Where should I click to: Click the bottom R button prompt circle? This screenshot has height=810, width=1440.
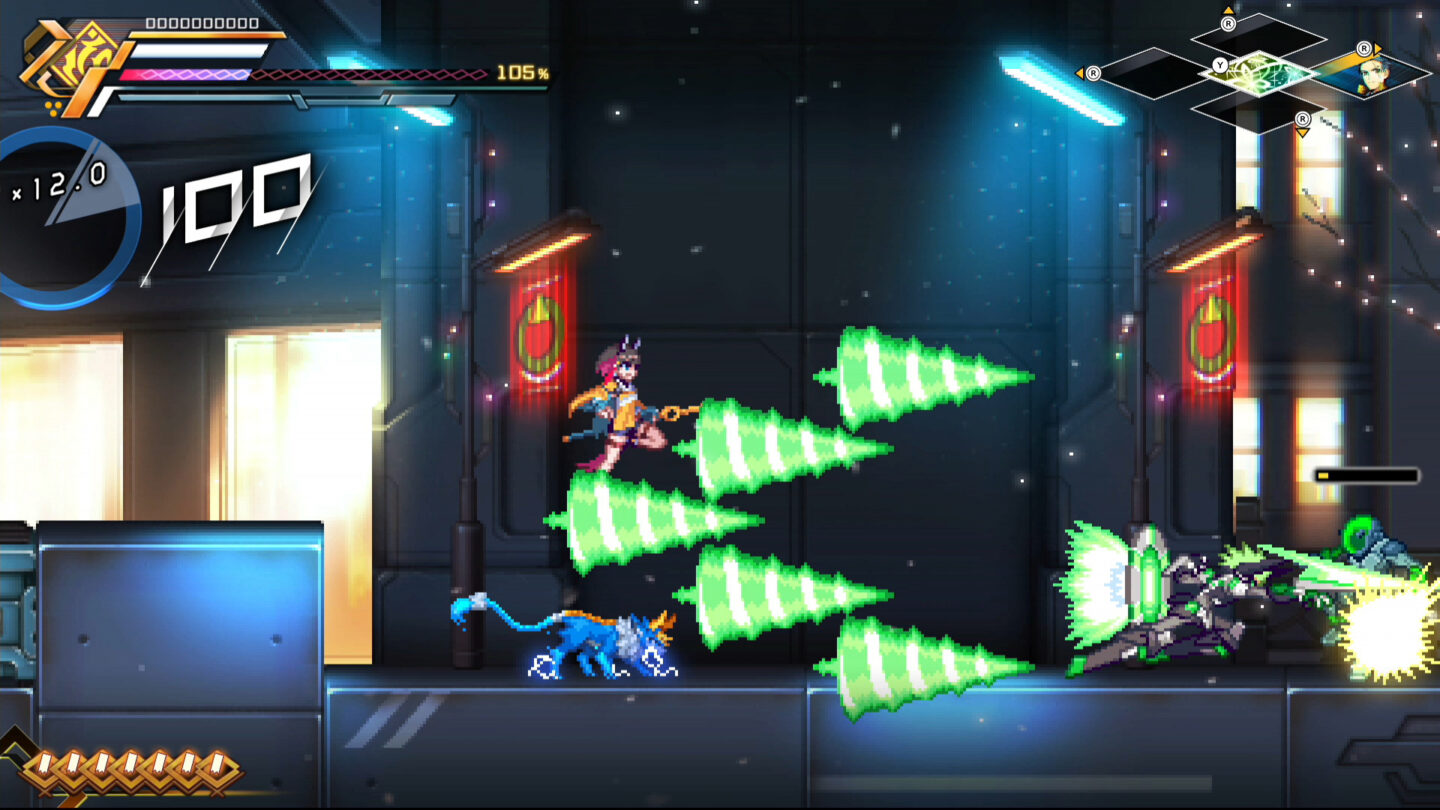(1303, 118)
